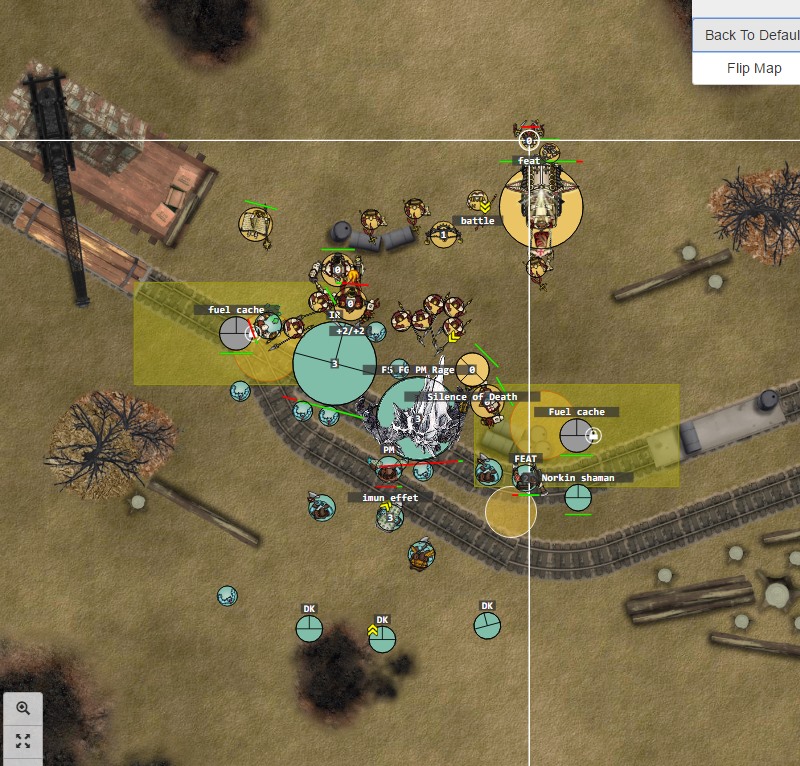Click the Back To Default button

click(748, 35)
